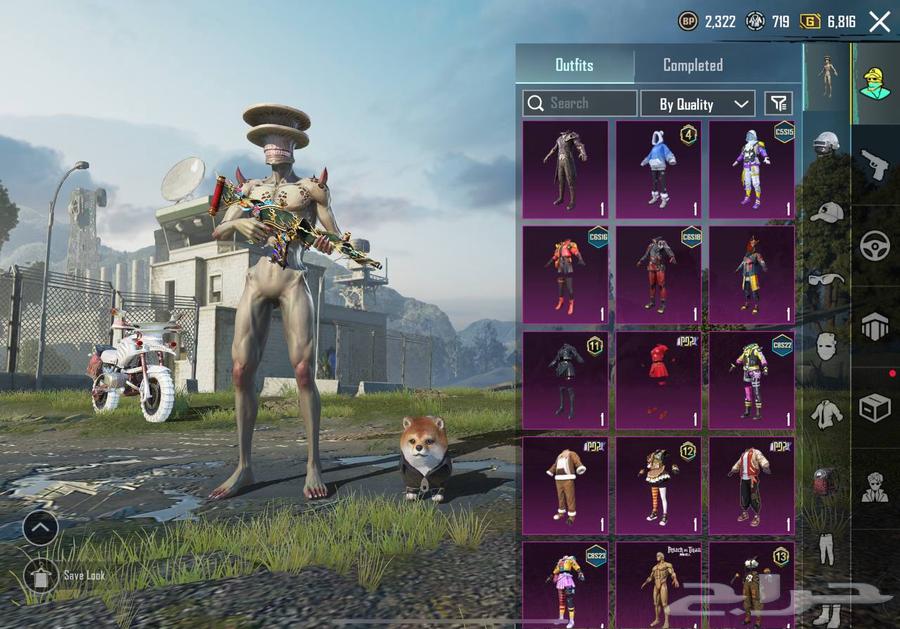Expand the up-arrow panel button

[40, 527]
